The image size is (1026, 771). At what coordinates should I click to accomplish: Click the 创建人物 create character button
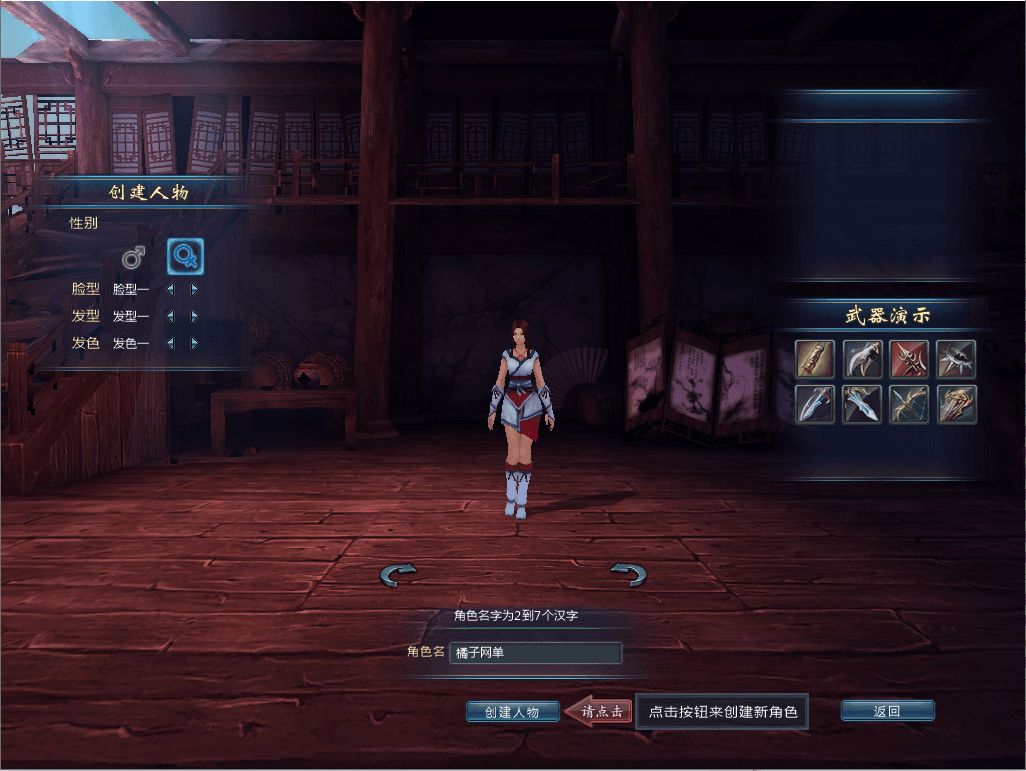click(512, 712)
